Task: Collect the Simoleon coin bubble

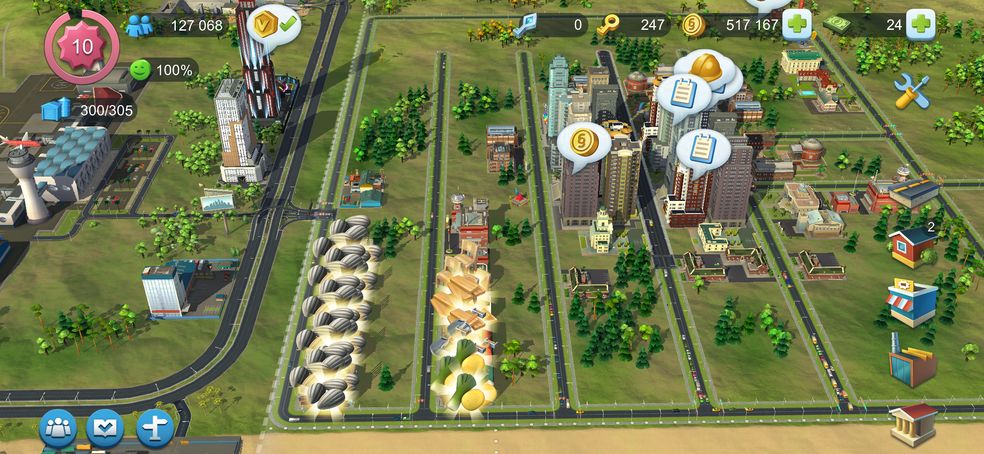Action: [x=583, y=143]
